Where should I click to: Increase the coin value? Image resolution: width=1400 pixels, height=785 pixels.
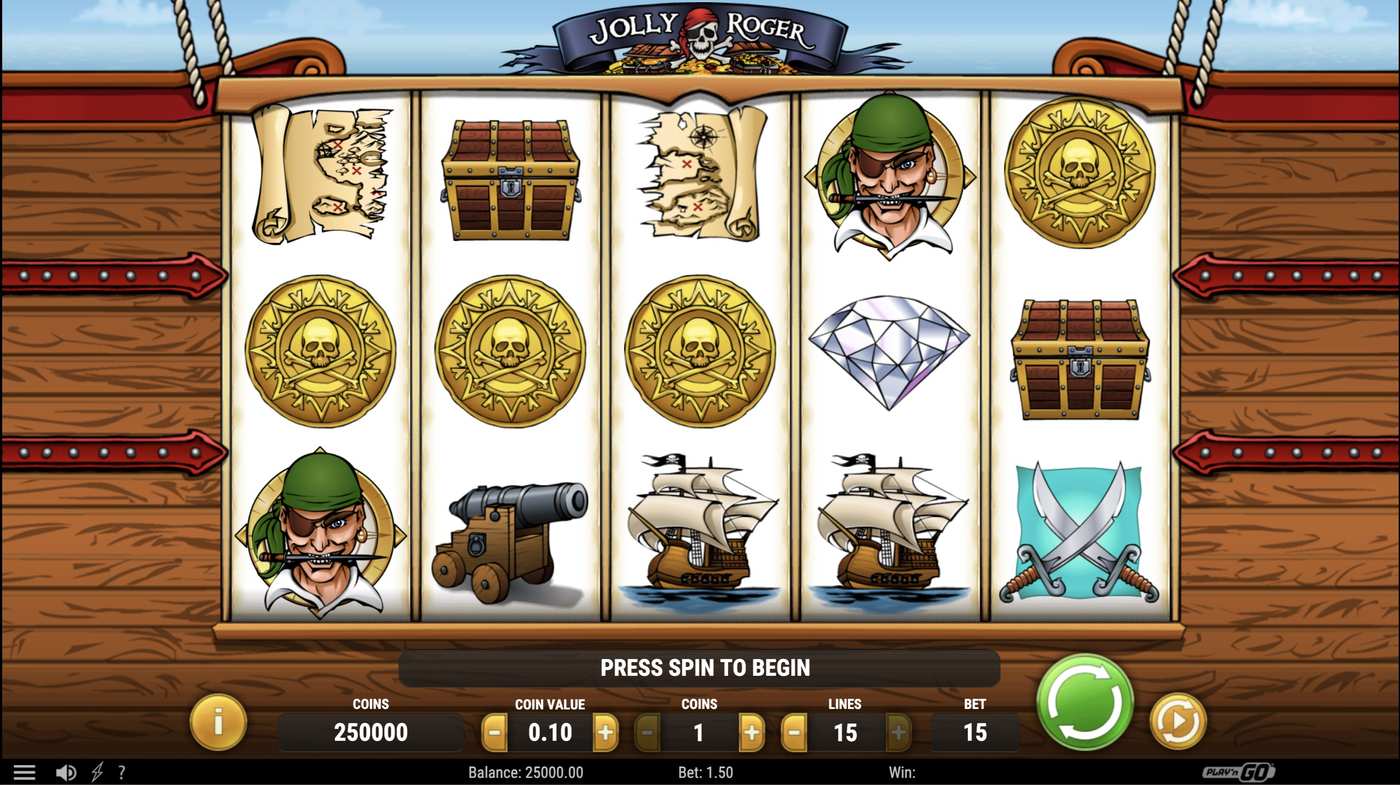[604, 732]
